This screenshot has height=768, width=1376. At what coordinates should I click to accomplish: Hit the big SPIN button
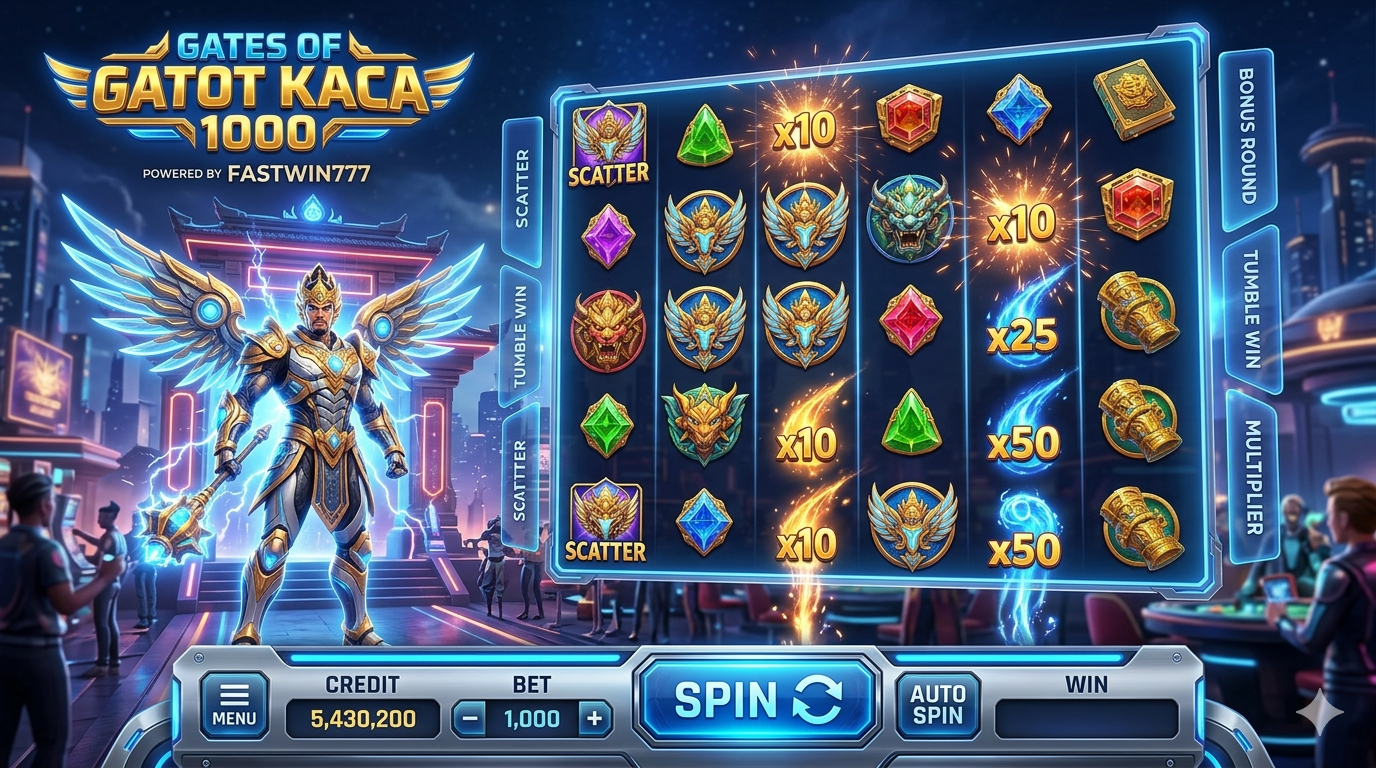pyautogui.click(x=758, y=699)
